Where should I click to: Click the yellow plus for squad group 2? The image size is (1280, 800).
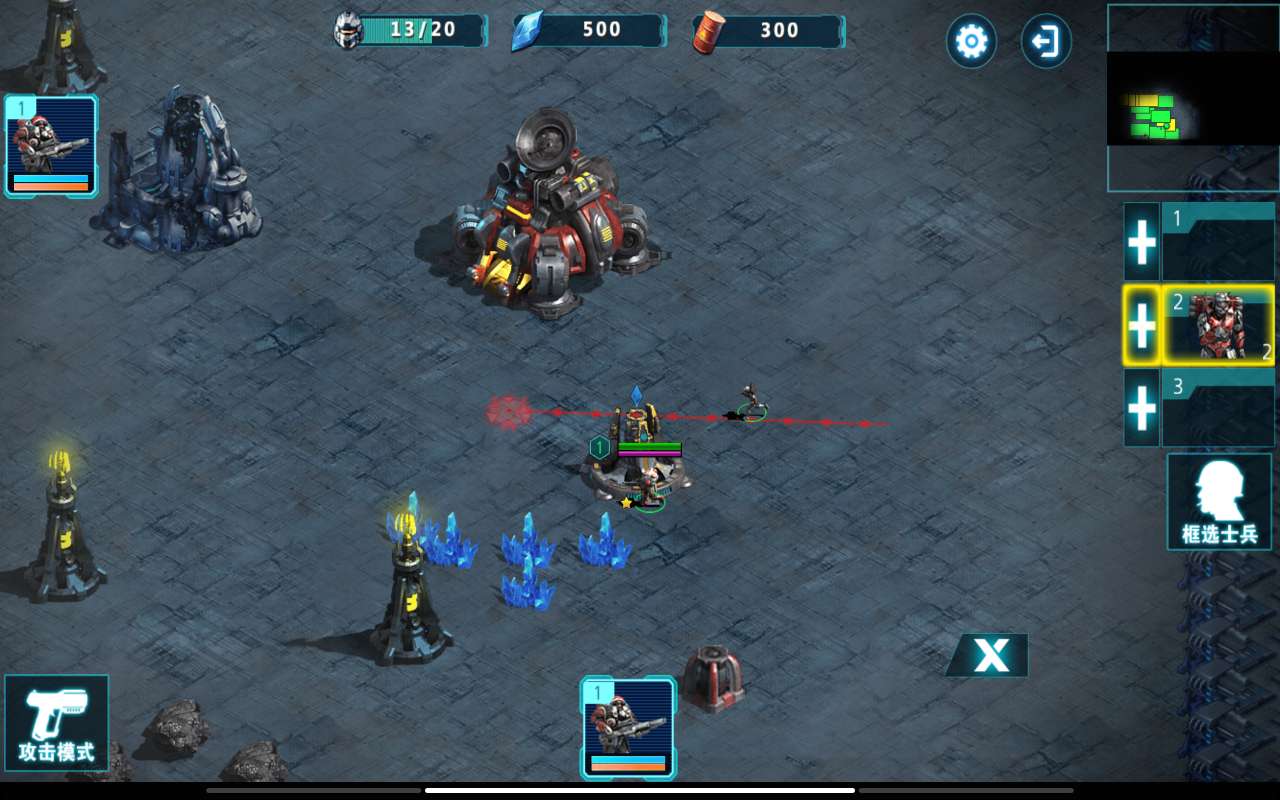point(1141,325)
